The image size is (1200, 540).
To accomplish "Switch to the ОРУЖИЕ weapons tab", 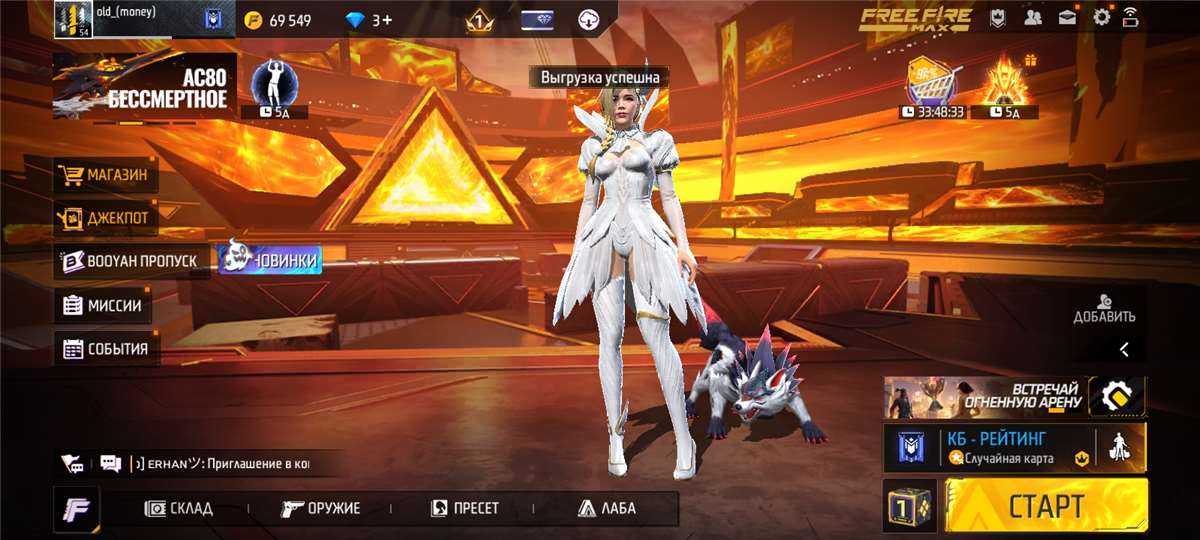I will coord(320,508).
